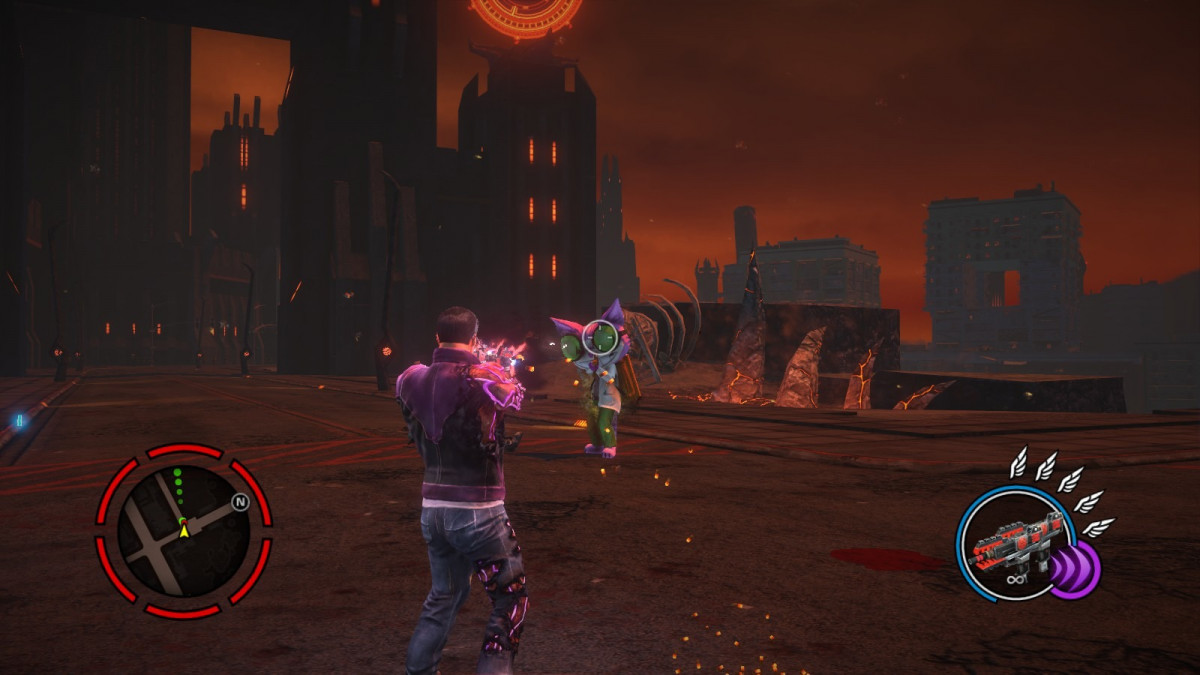Click the north compass marker on minimap
This screenshot has width=1200, height=675.
click(x=240, y=502)
